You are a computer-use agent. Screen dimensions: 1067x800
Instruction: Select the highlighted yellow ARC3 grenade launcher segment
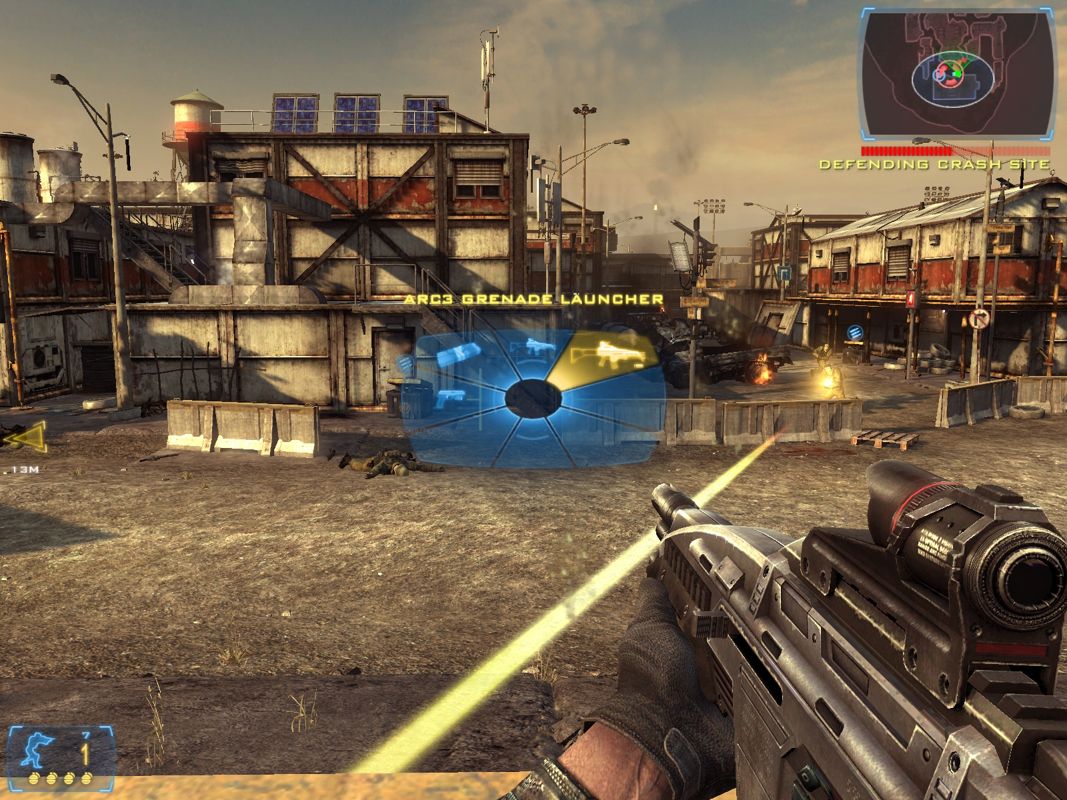(611, 352)
